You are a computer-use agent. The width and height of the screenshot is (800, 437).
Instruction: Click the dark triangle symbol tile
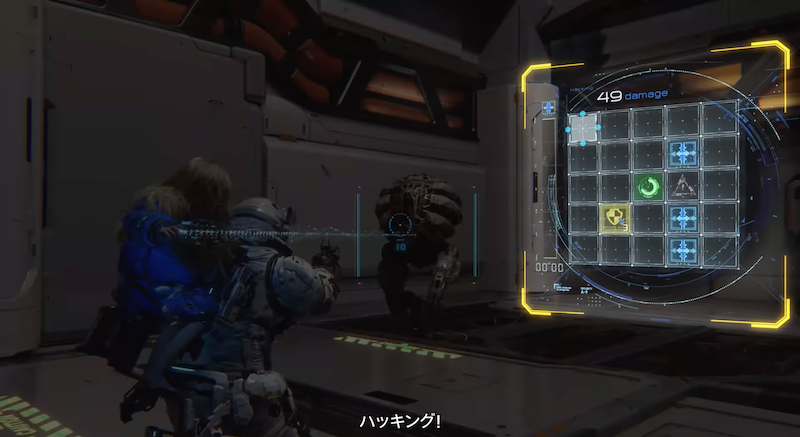click(684, 185)
